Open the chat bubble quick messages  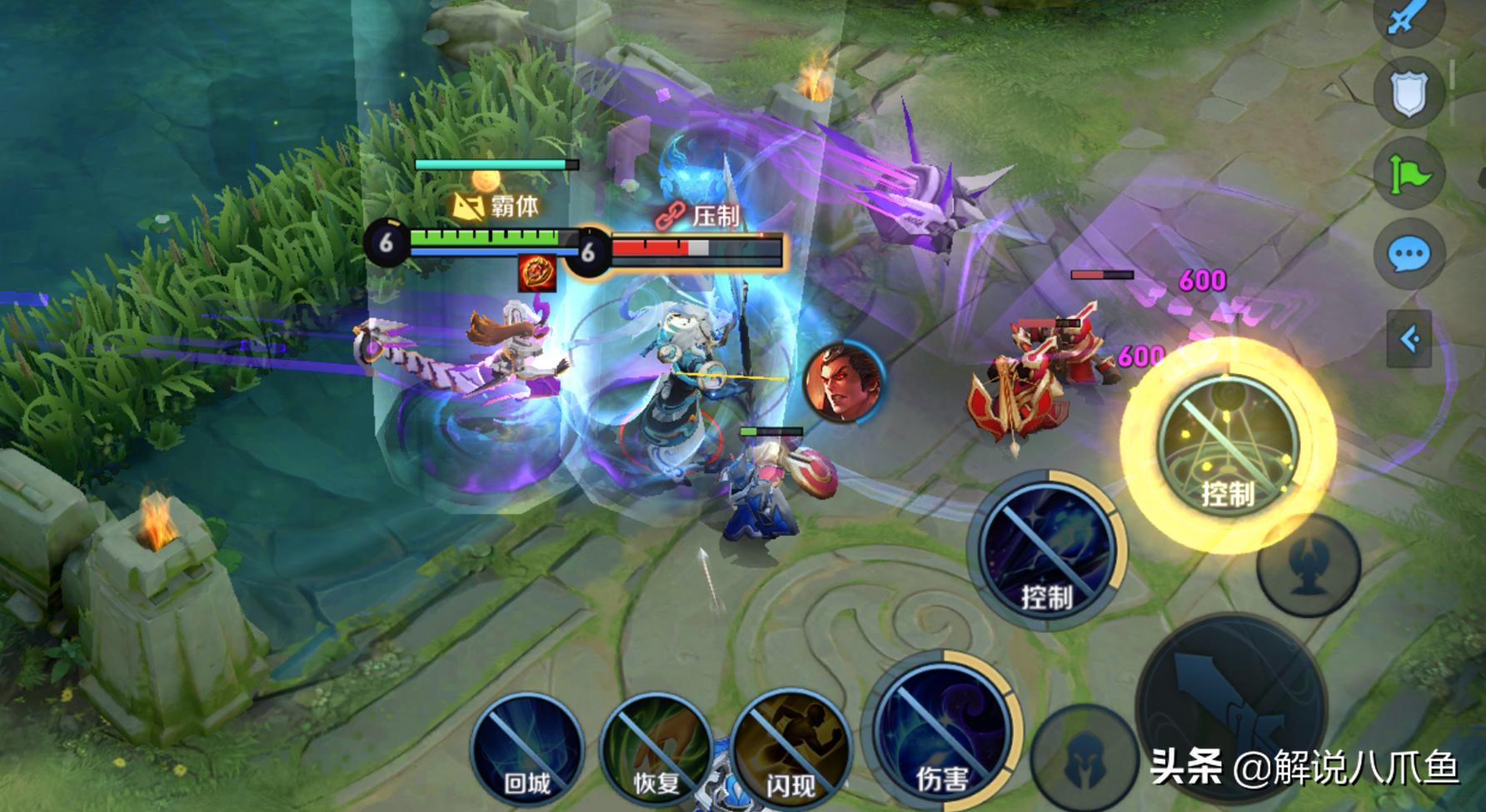[1409, 254]
